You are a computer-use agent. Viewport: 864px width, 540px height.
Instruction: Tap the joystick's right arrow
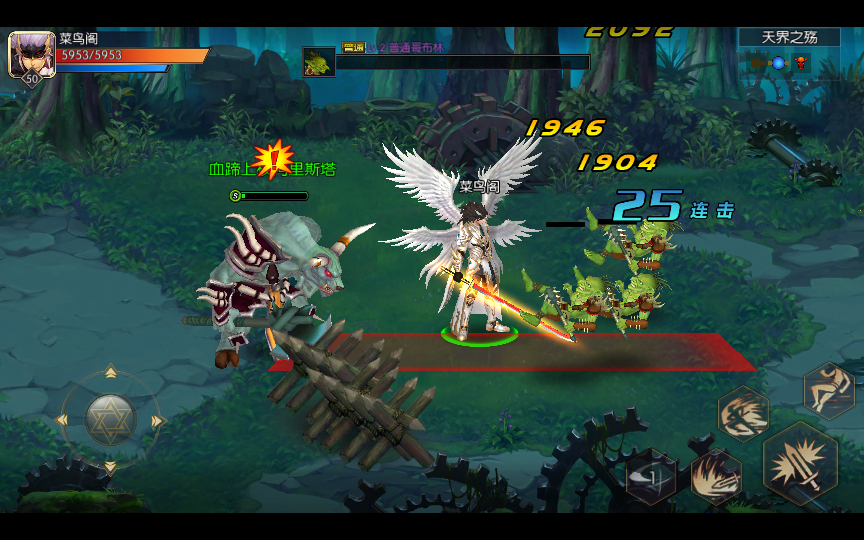click(x=158, y=420)
